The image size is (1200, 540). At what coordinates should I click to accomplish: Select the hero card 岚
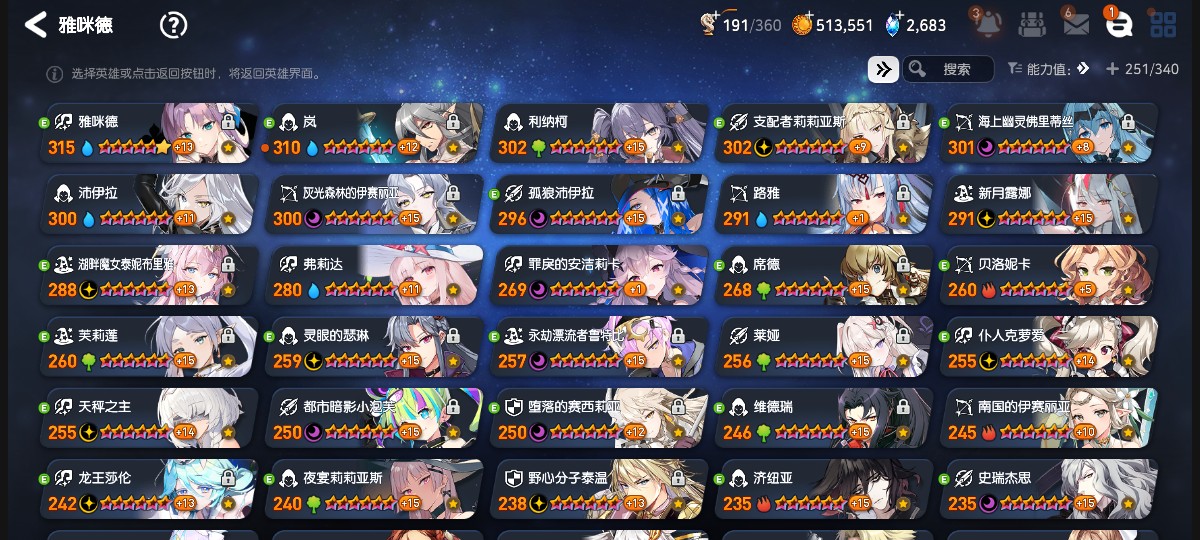(374, 134)
